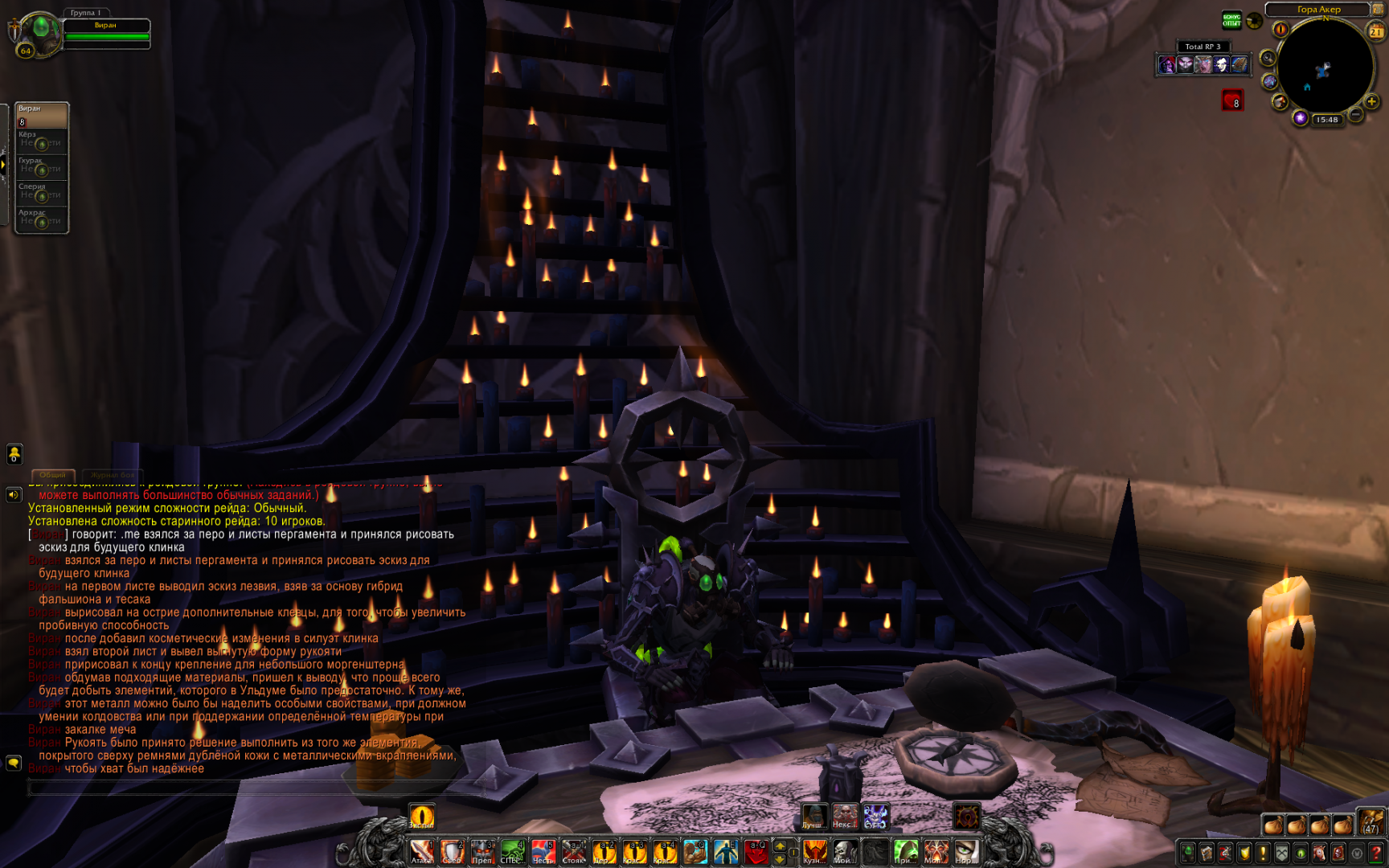
Task: Zoom out the minimap with minus button
Action: pos(1355,115)
